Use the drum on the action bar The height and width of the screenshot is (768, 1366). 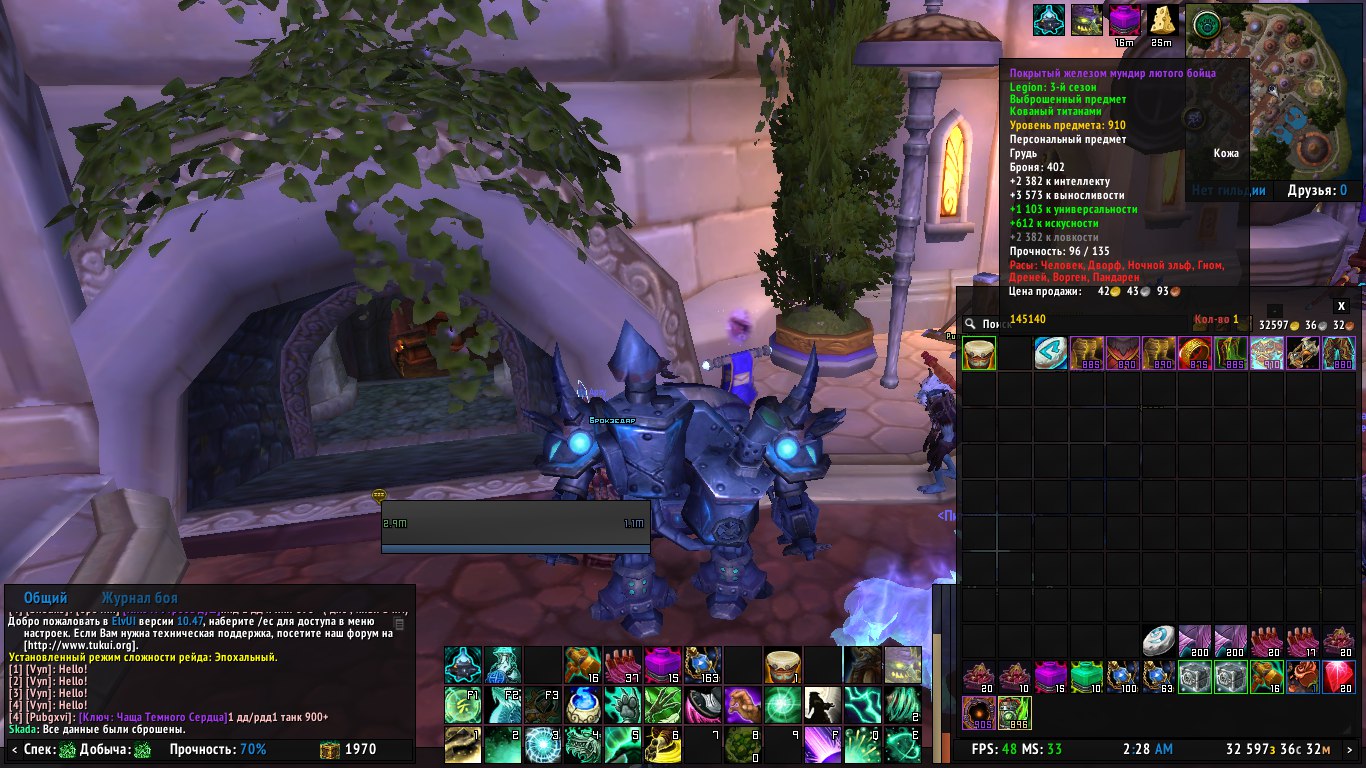(780, 663)
